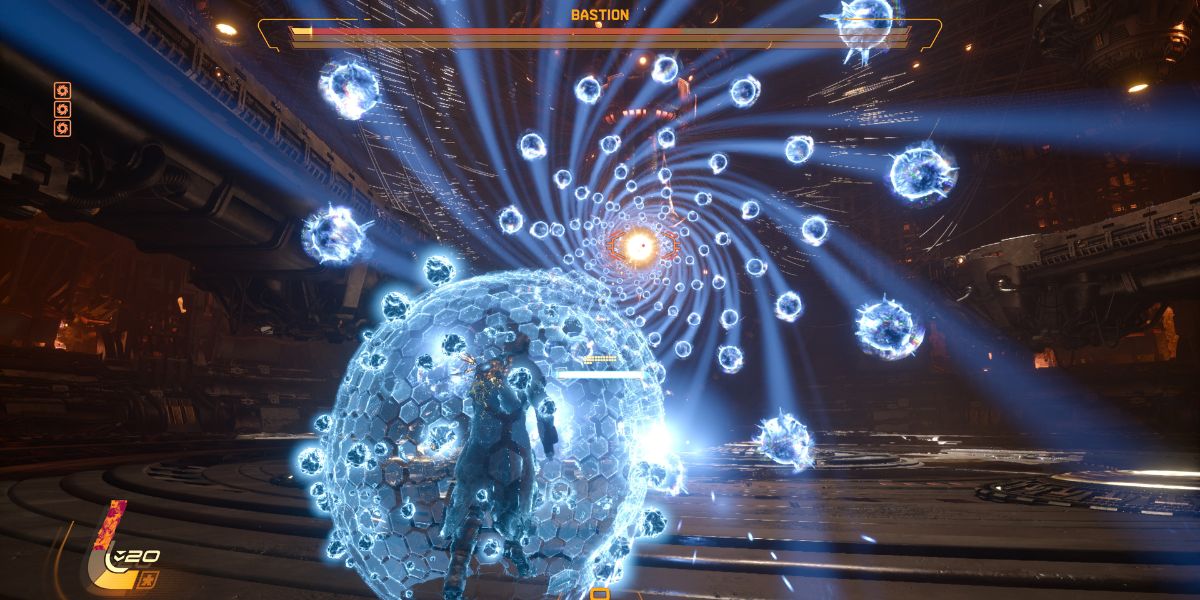This screenshot has height=600, width=1200.
Task: Select the small orange rectangle indicator icon
Action: pyautogui.click(x=600, y=594)
